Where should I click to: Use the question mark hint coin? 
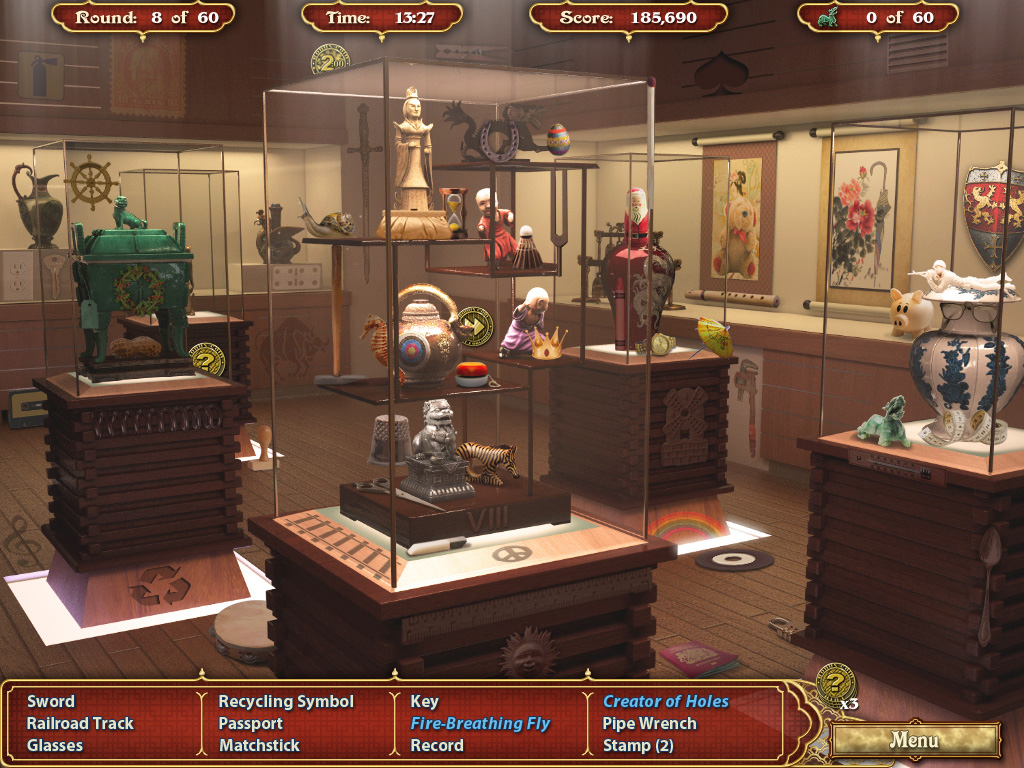click(x=835, y=683)
